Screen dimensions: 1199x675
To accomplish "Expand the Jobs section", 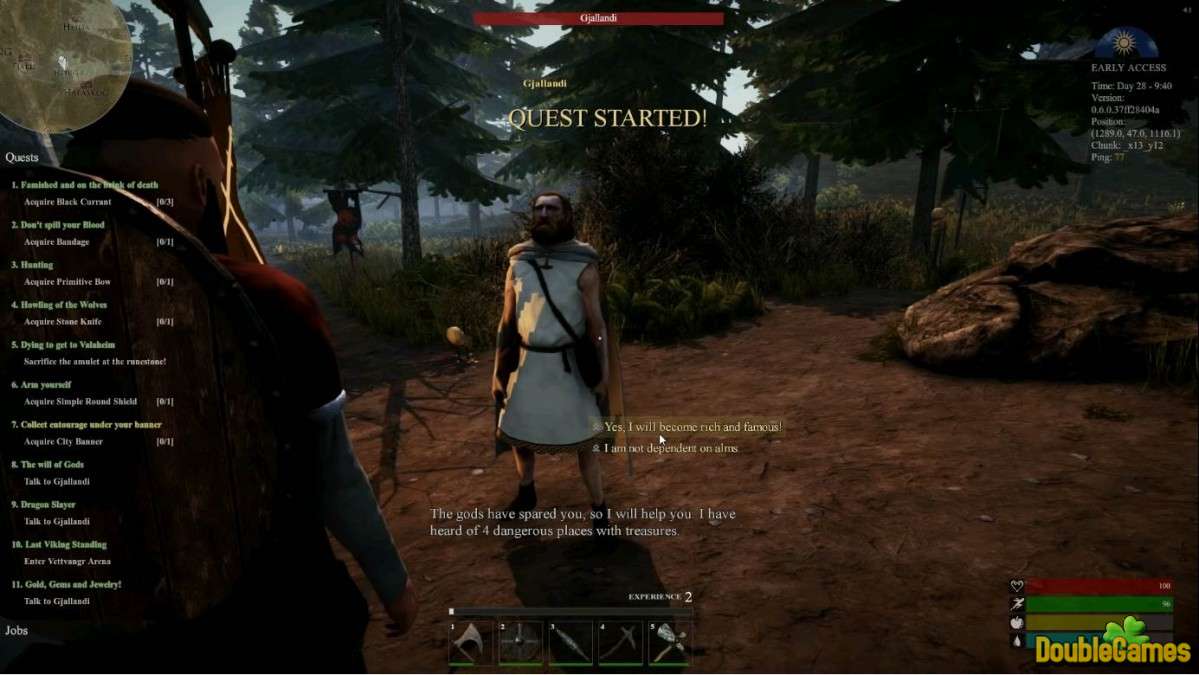I will (17, 631).
